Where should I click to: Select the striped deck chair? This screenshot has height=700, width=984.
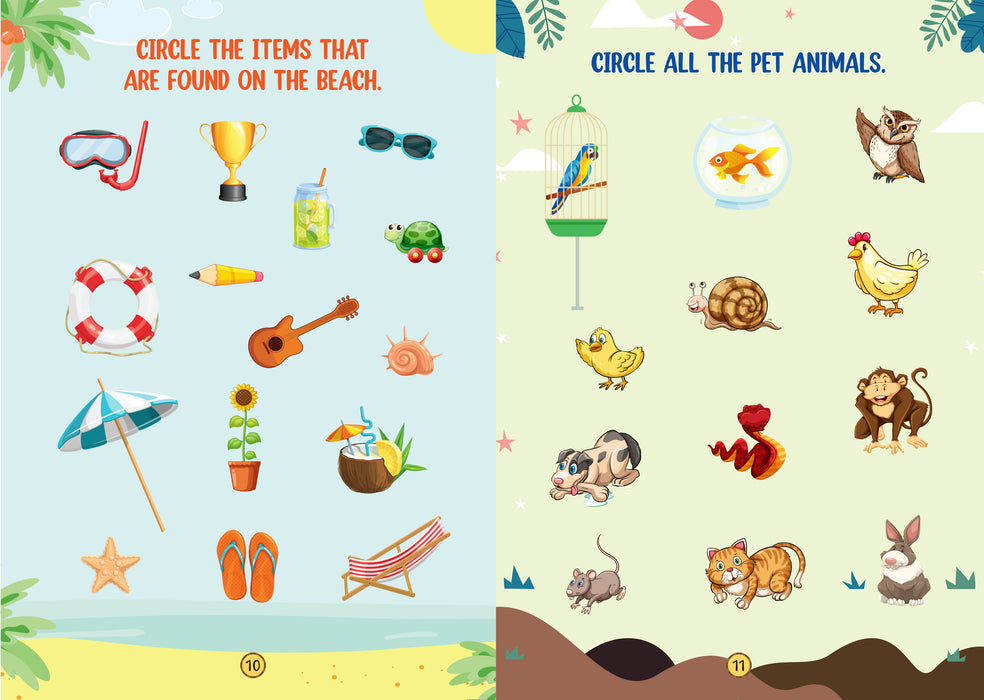coord(394,560)
